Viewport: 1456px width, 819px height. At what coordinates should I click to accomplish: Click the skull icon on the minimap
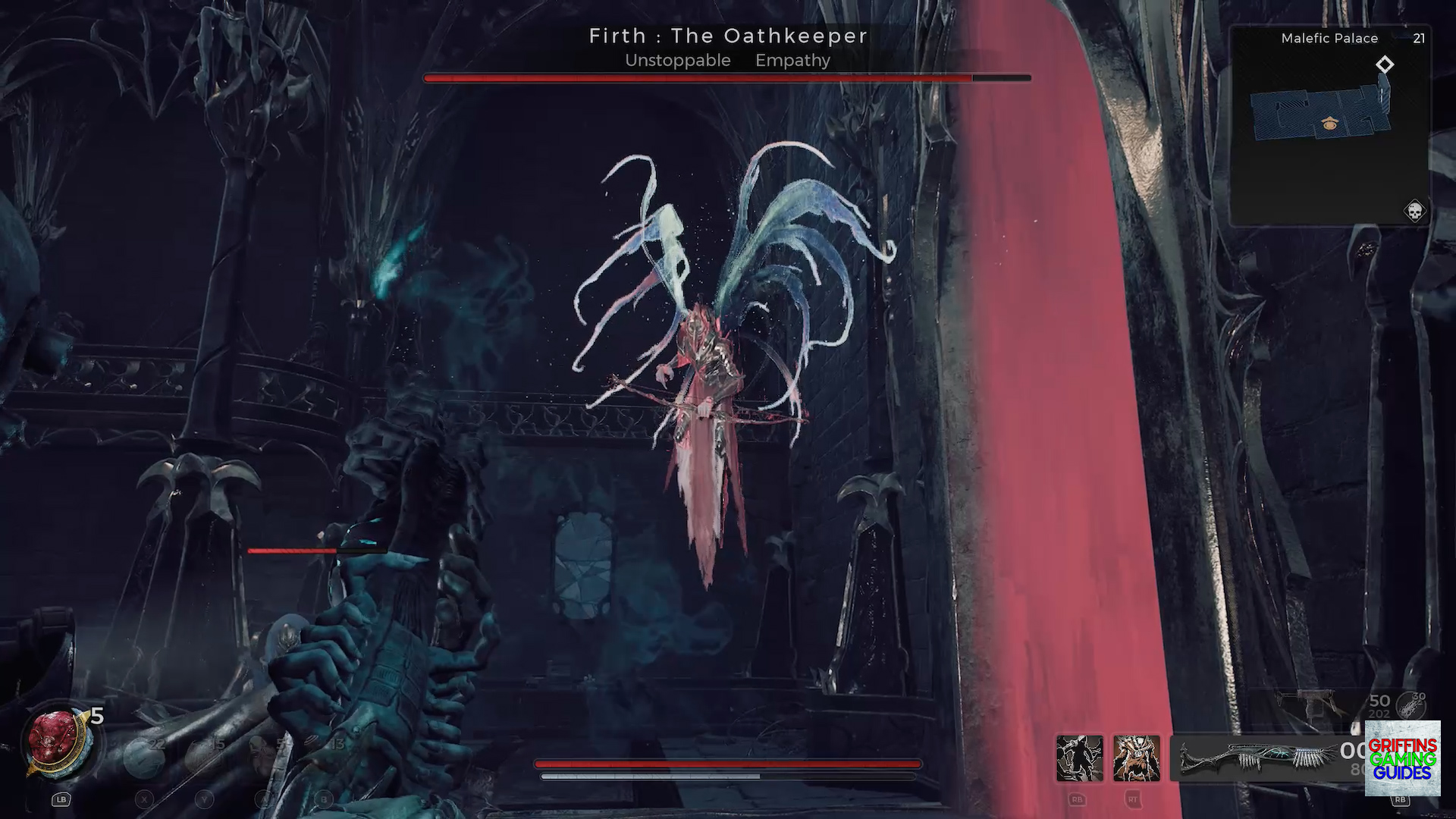point(1415,212)
